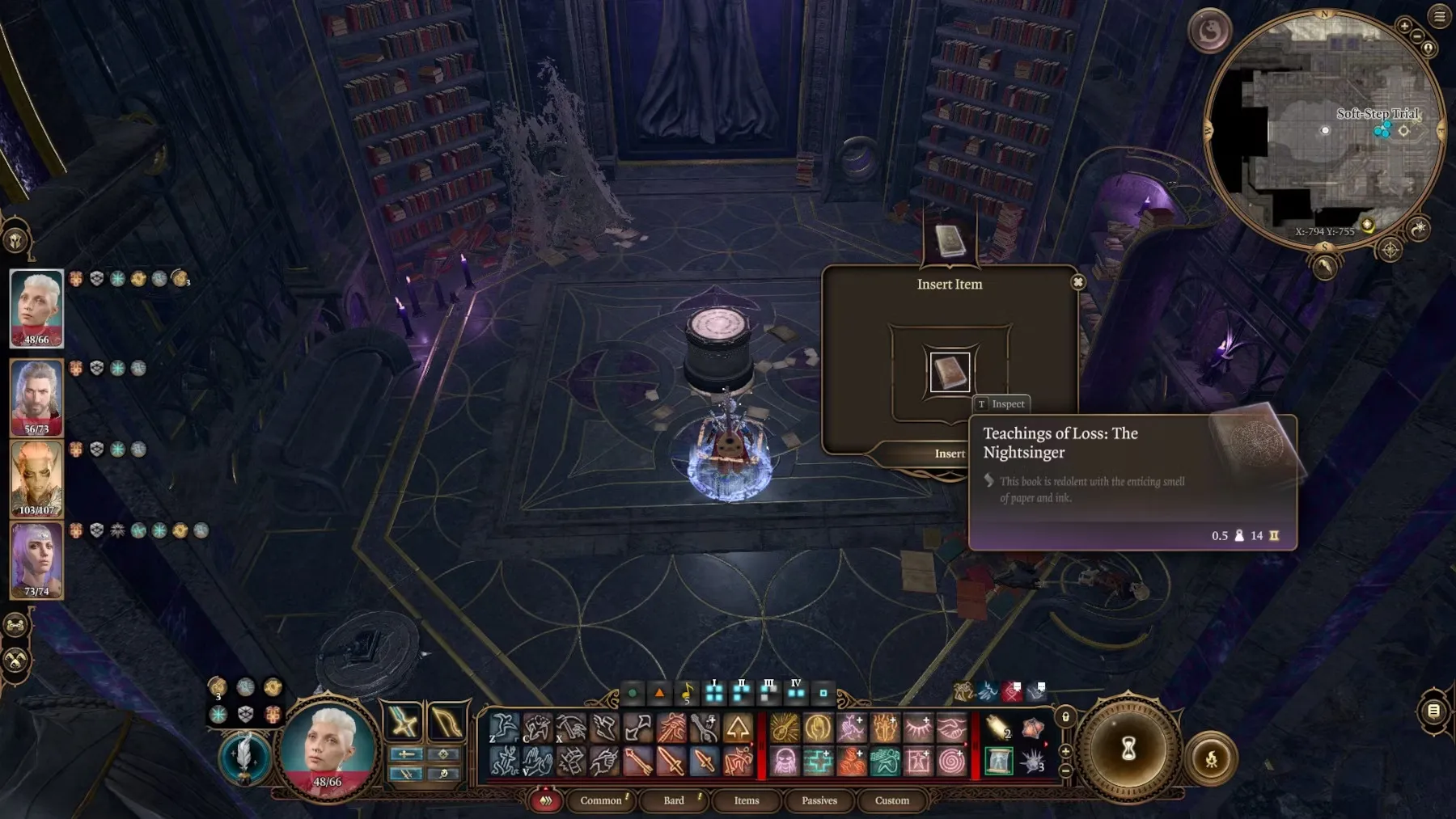Show the Passives hotbar tab
Screen dimensions: 1456x819
819,800
